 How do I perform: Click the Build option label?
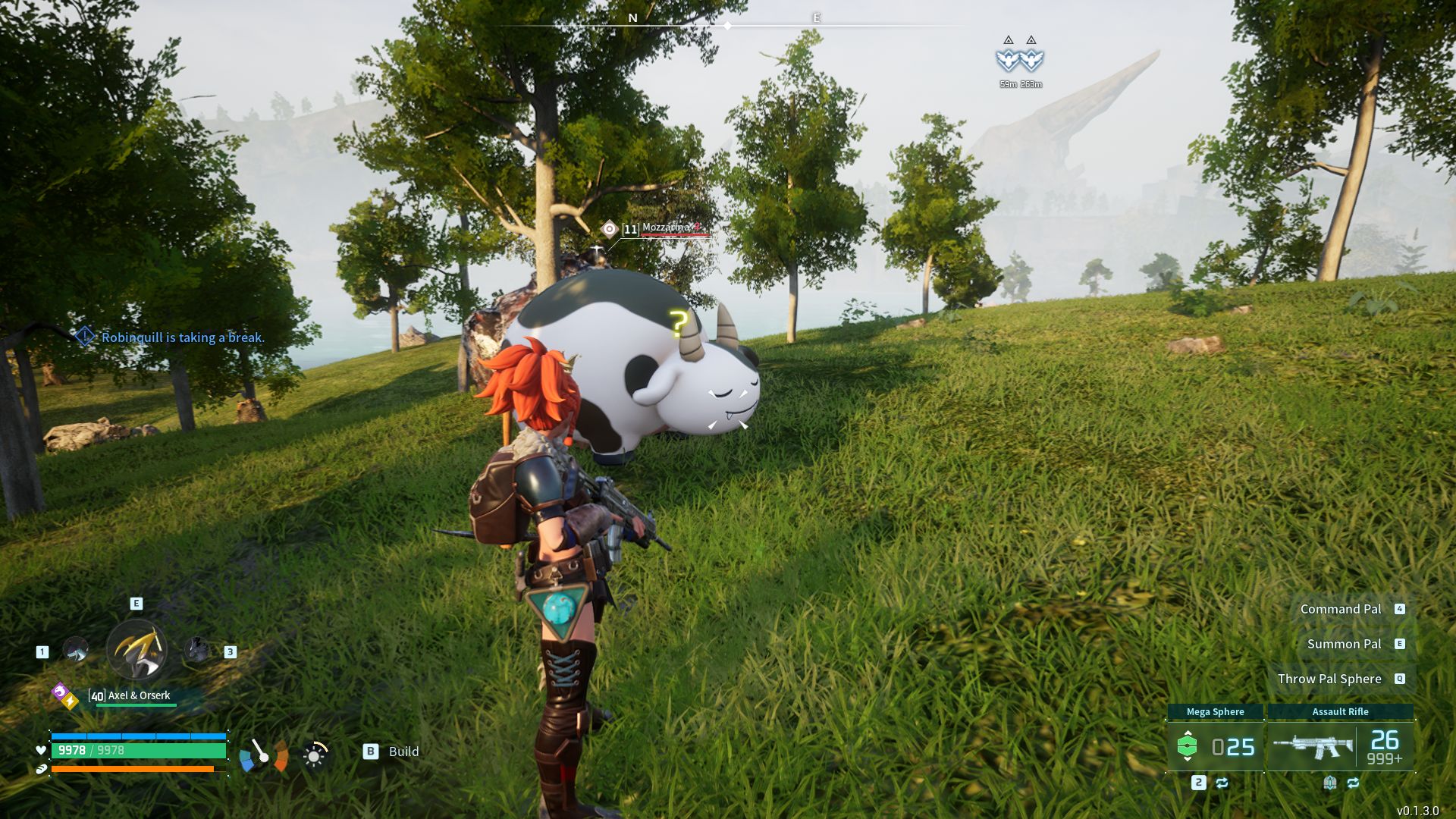[403, 752]
